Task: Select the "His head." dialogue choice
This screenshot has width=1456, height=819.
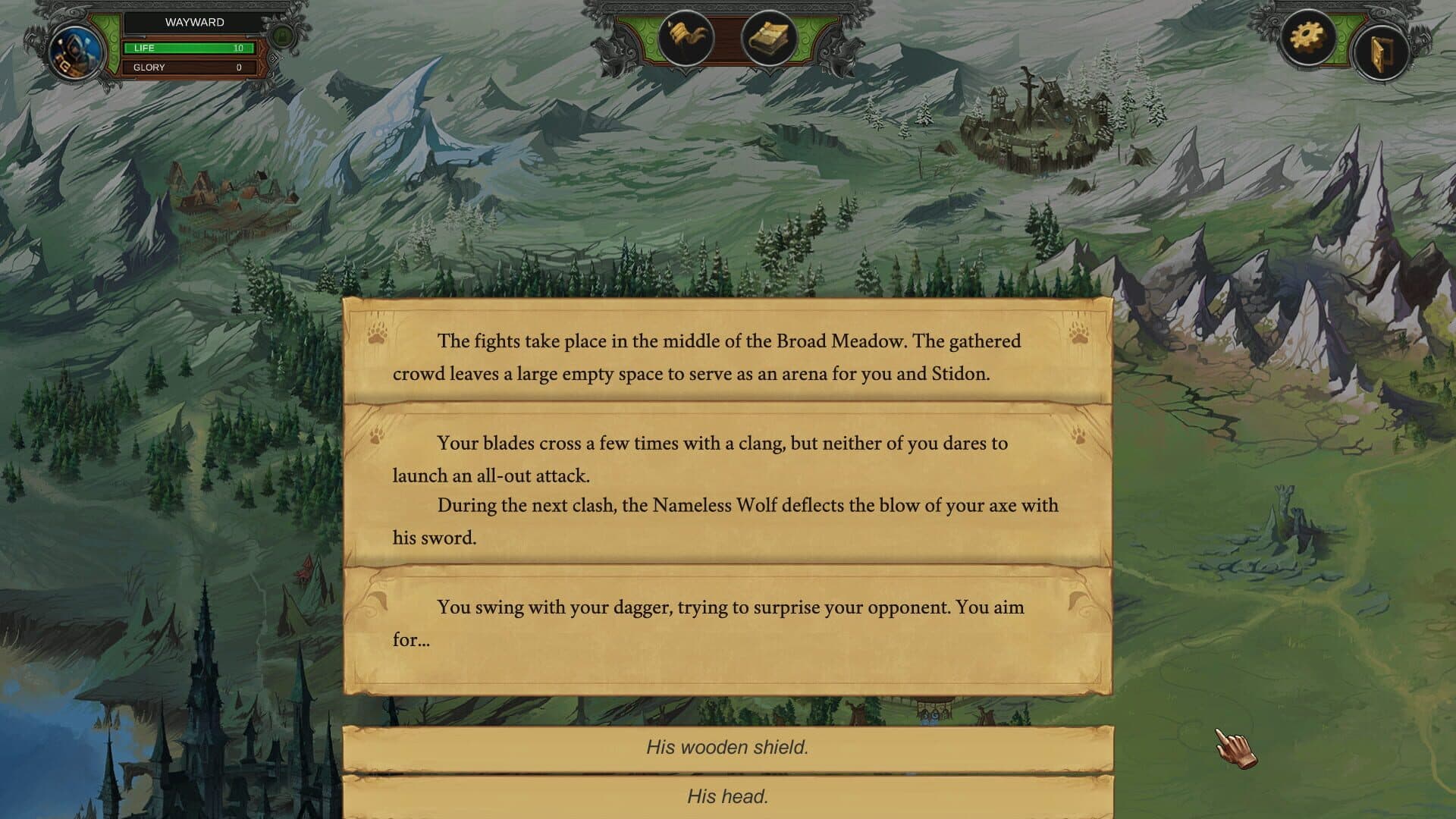Action: (x=727, y=796)
